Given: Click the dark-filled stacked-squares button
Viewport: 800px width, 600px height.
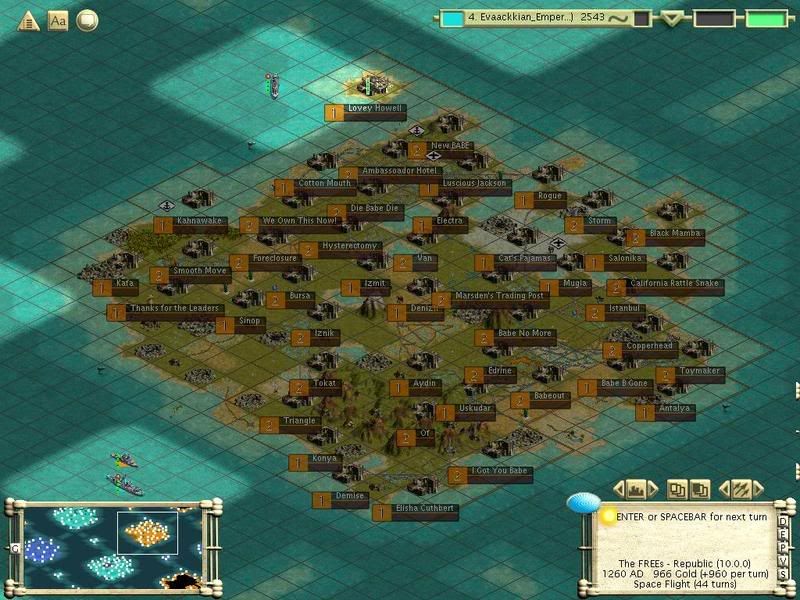Looking at the screenshot, I should click(701, 489).
